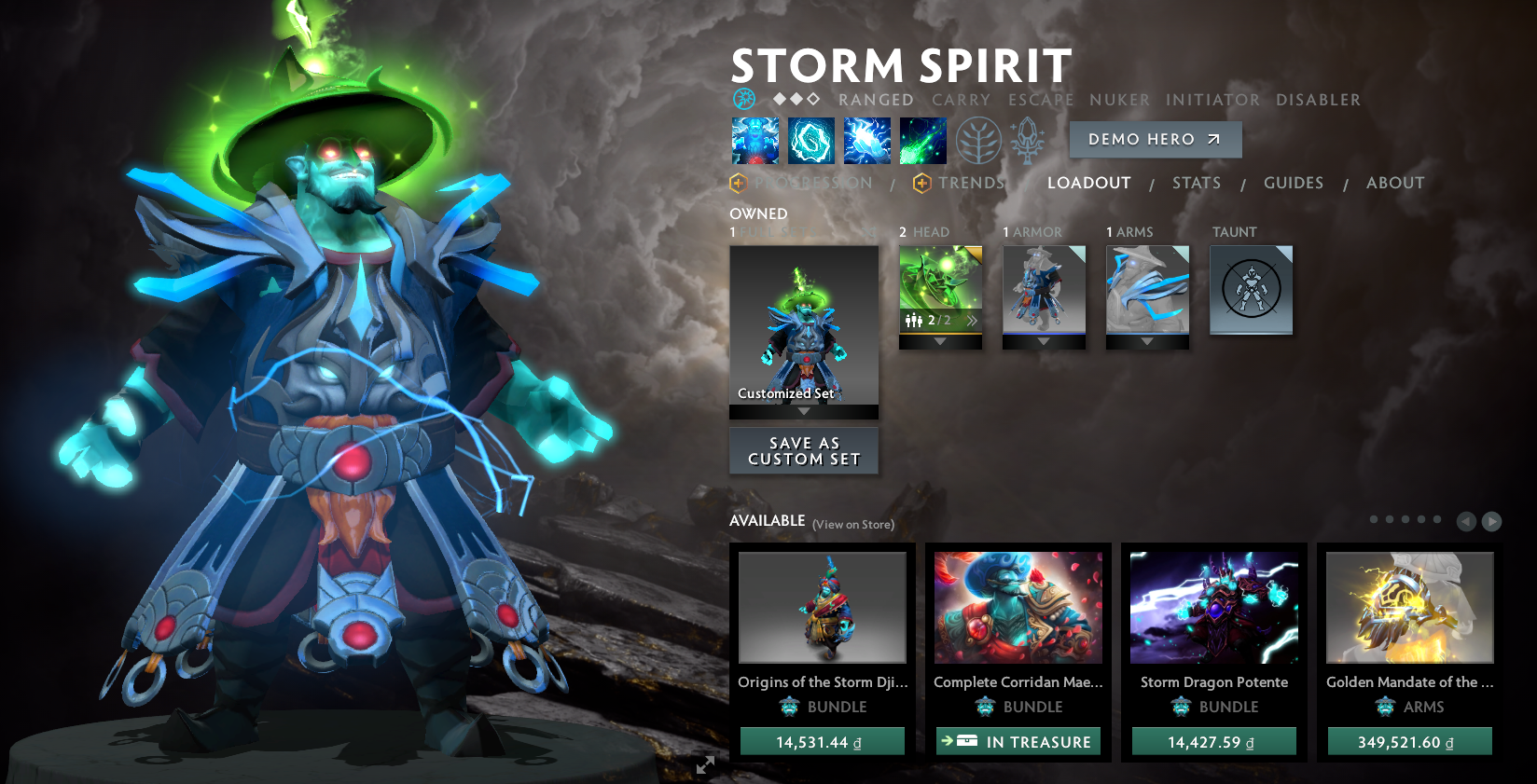
Task: Open the Storm Dragon Potente bundle thumbnail
Action: point(1213,608)
